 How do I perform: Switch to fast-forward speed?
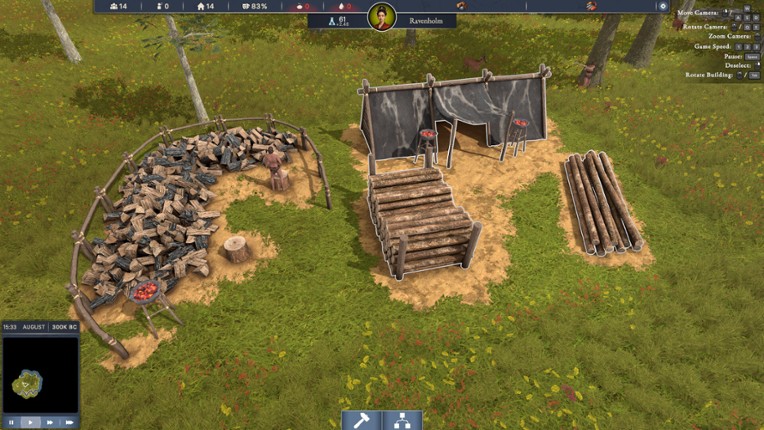50,422
